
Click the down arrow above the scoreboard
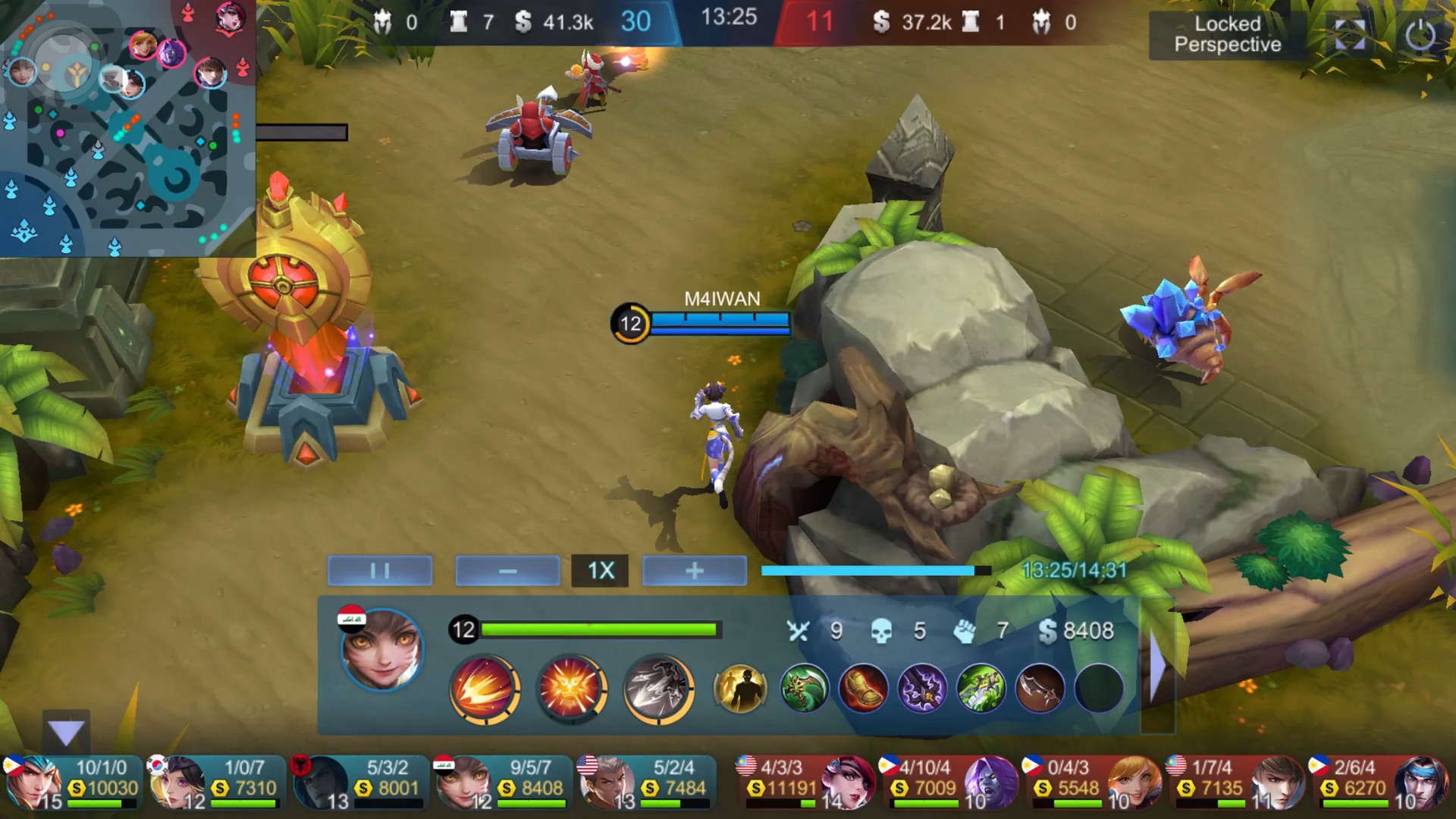[x=66, y=733]
